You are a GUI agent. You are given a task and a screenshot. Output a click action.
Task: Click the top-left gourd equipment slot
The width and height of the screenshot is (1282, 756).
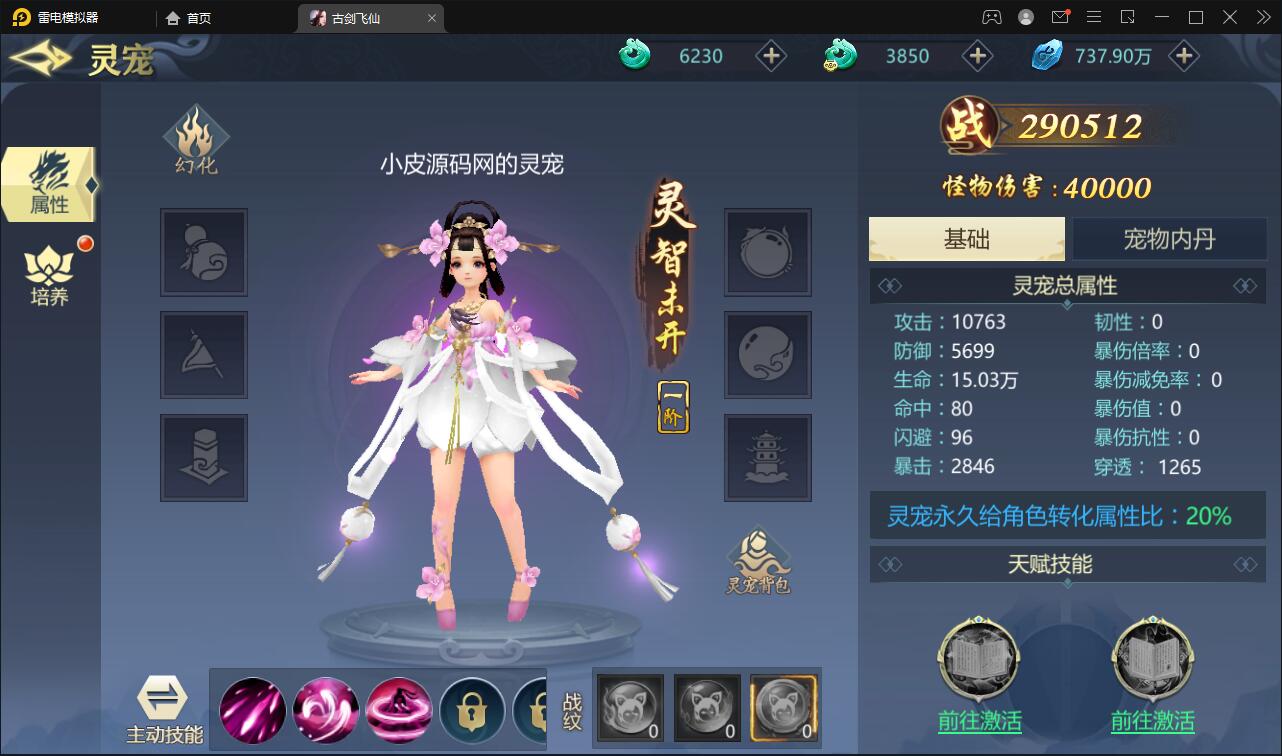(x=203, y=253)
